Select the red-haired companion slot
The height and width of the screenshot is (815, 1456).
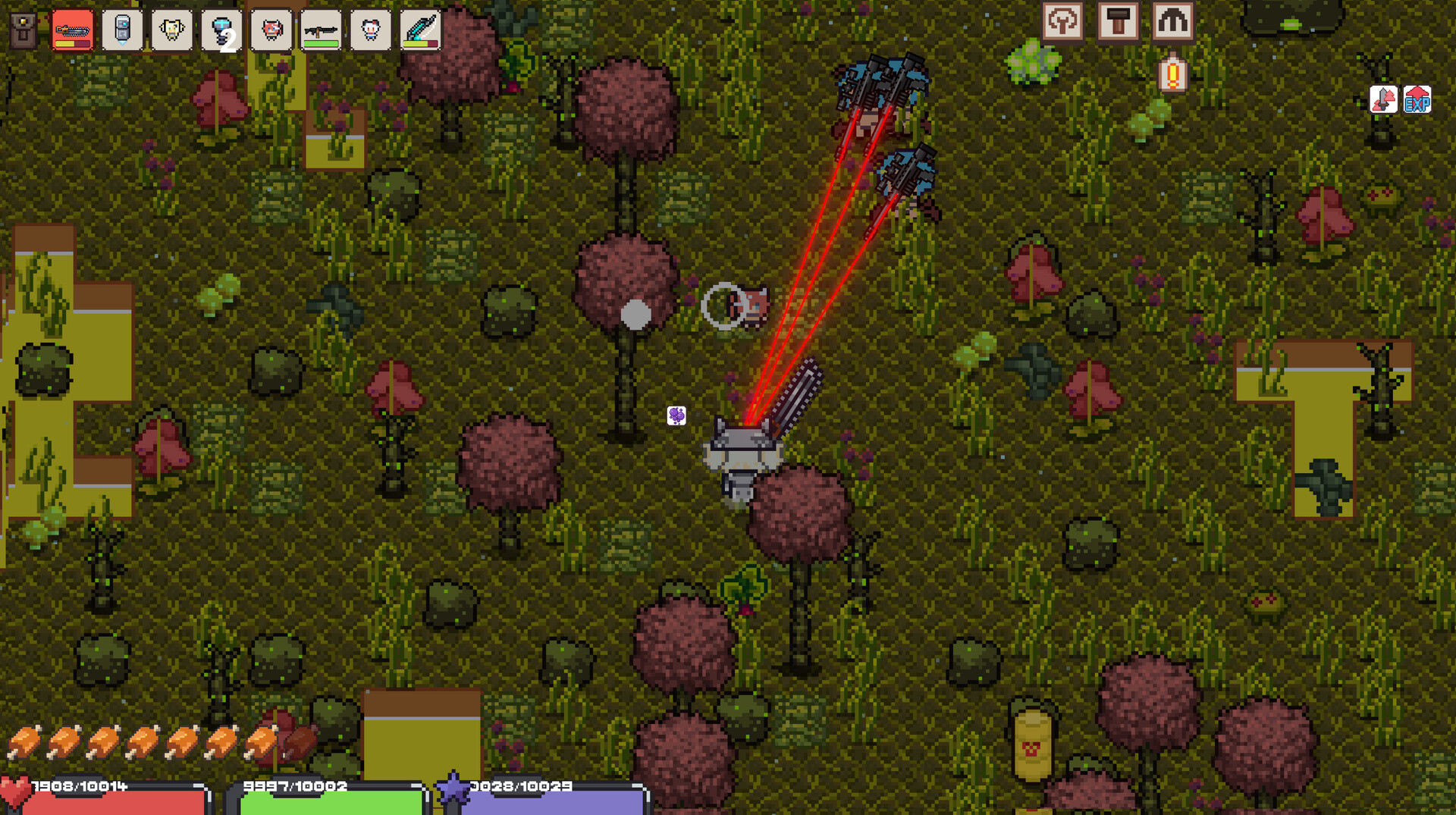pyautogui.click(x=270, y=30)
